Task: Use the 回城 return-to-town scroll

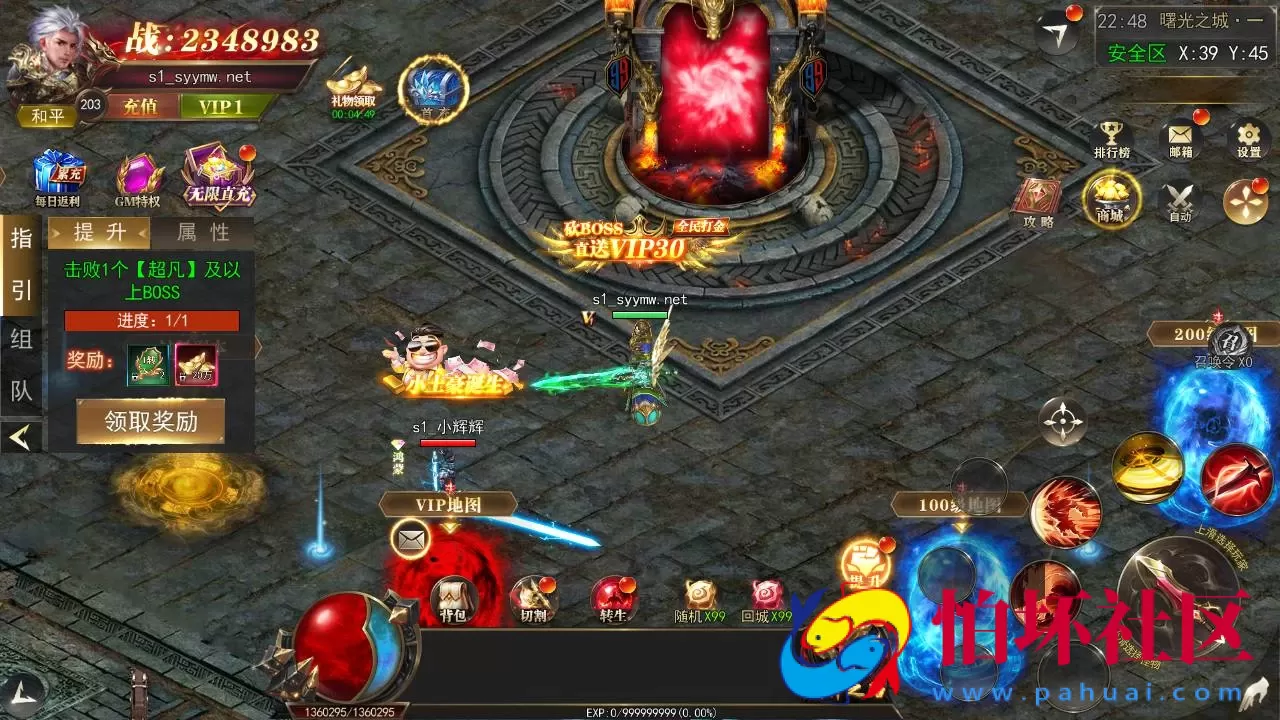Action: 766,598
